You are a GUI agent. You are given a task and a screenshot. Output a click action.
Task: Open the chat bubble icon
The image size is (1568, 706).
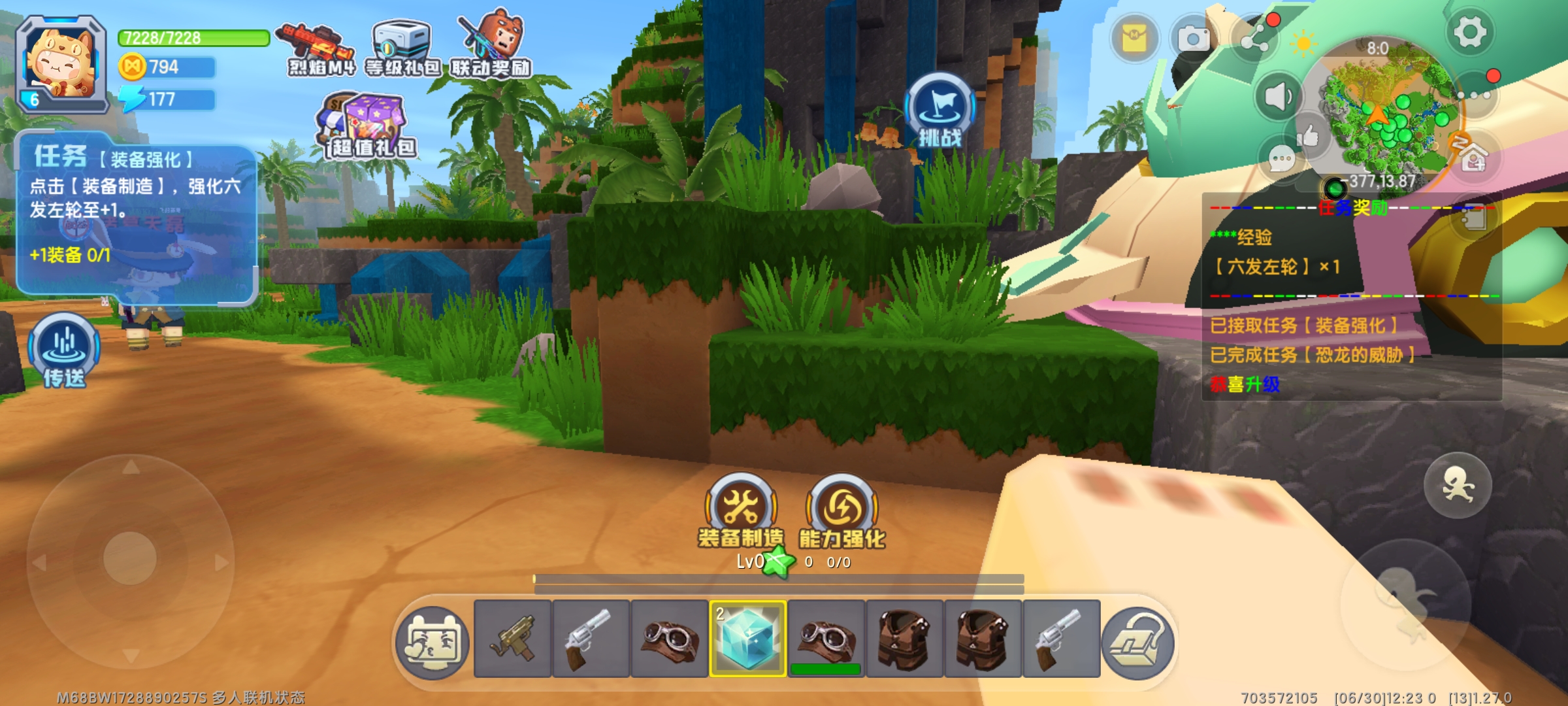pos(1281,159)
